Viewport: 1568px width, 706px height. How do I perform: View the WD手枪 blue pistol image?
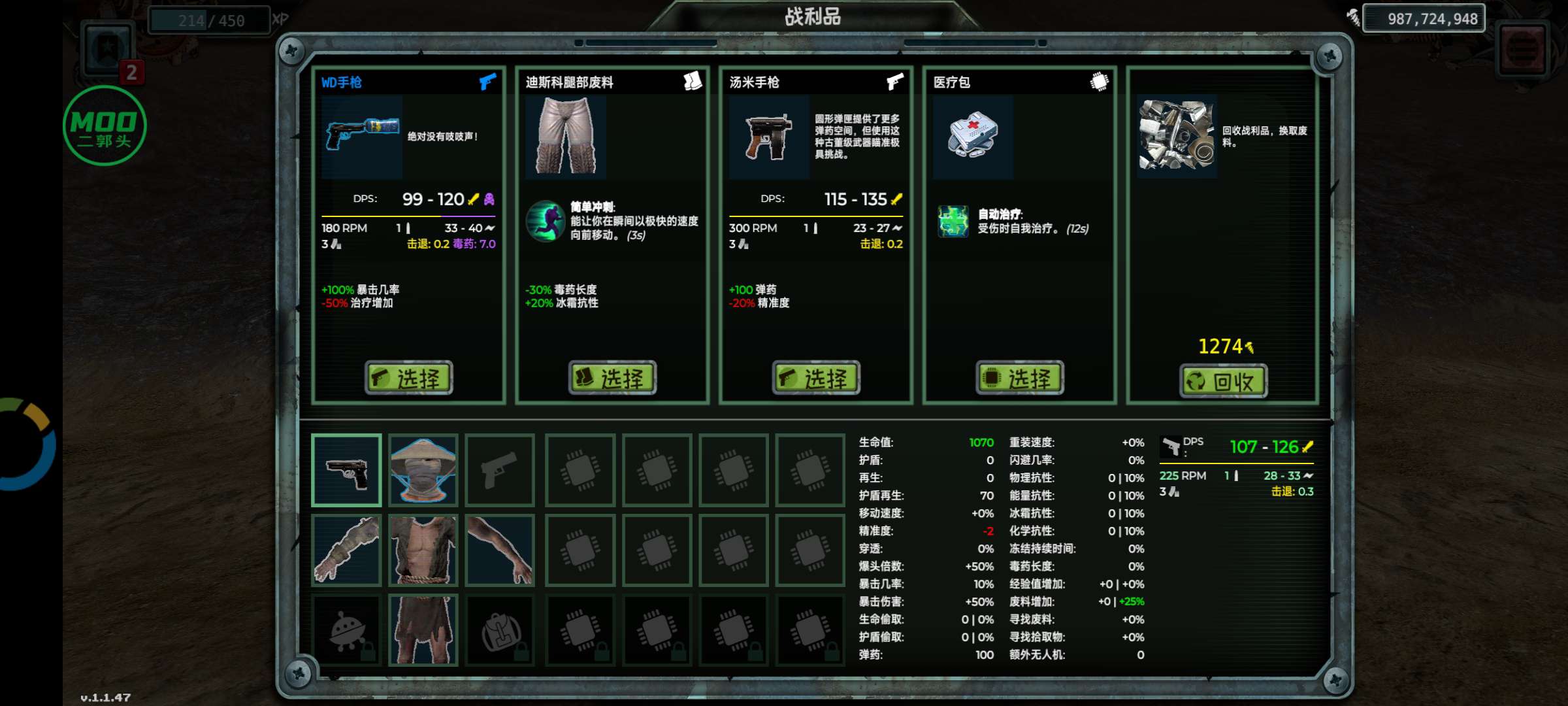(x=361, y=135)
